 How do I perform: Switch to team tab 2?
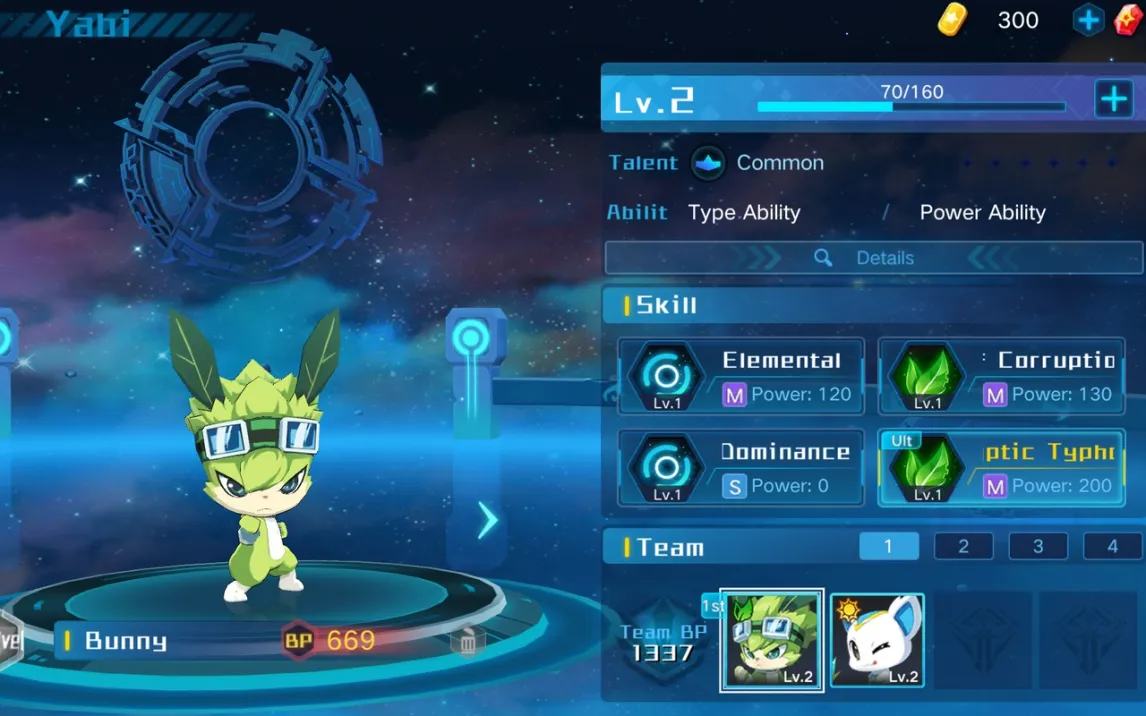[x=963, y=546]
